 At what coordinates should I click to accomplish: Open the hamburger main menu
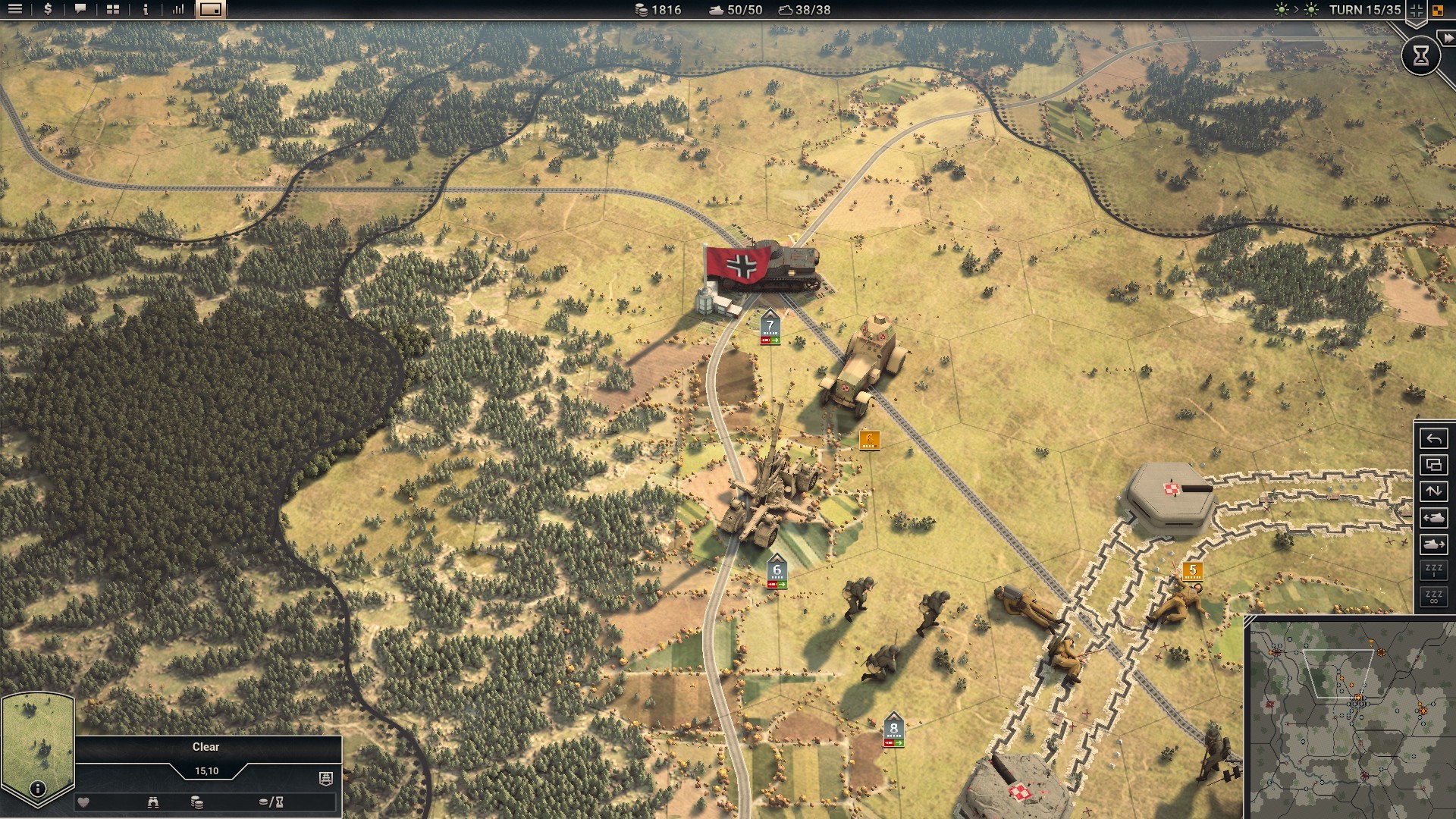click(14, 10)
